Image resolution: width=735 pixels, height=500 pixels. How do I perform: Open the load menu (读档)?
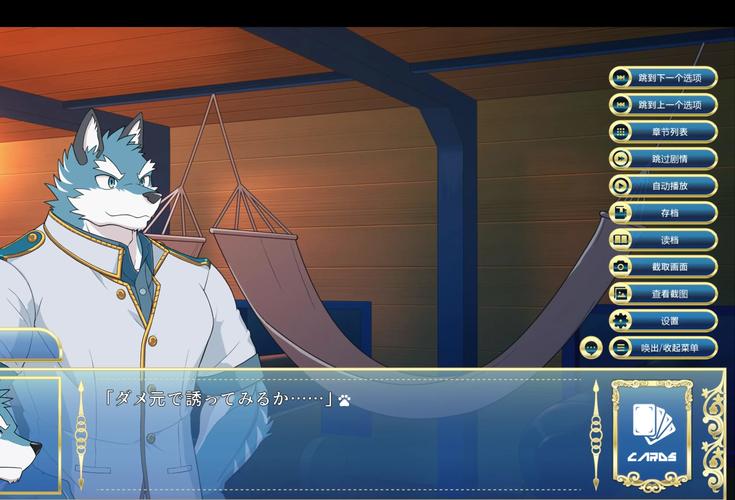[x=663, y=240]
